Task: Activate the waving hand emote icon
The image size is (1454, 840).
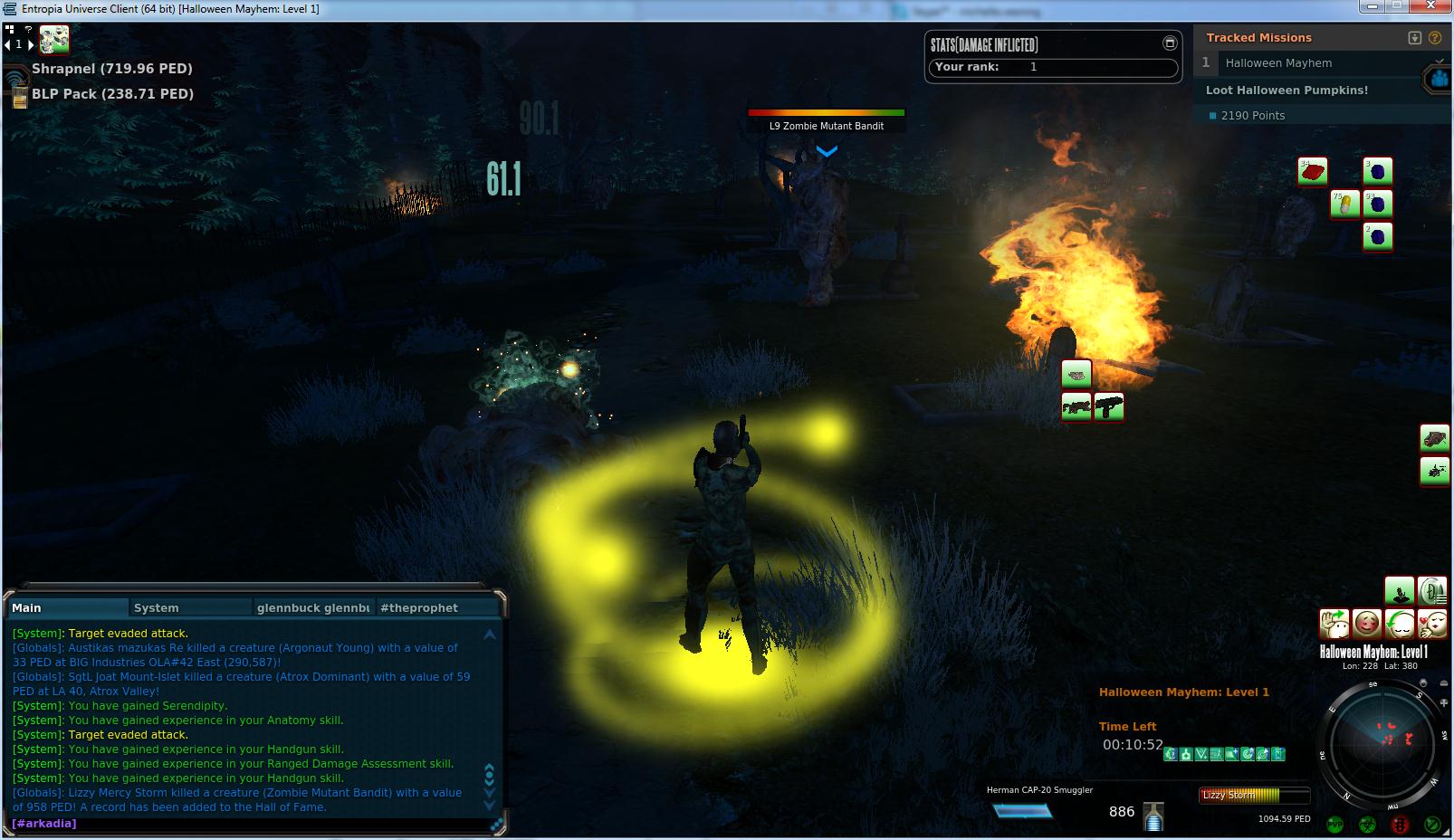Action: [1334, 624]
